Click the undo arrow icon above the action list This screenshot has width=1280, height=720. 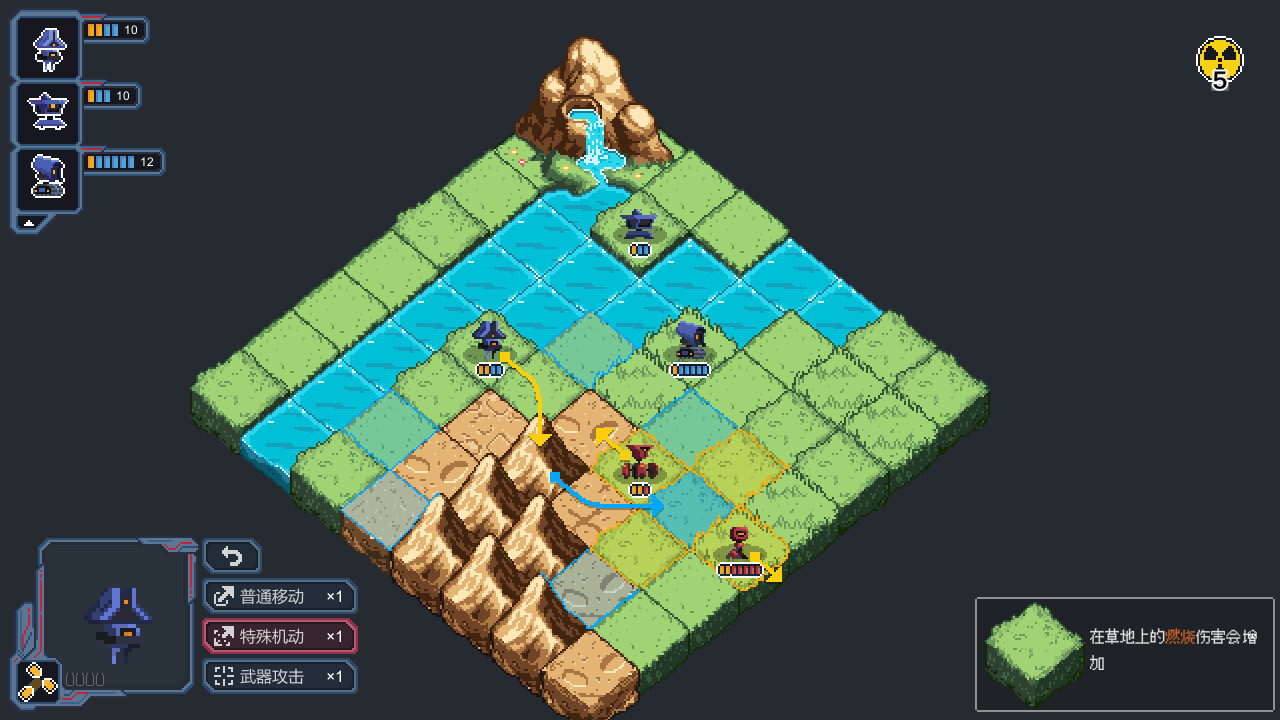[232, 555]
